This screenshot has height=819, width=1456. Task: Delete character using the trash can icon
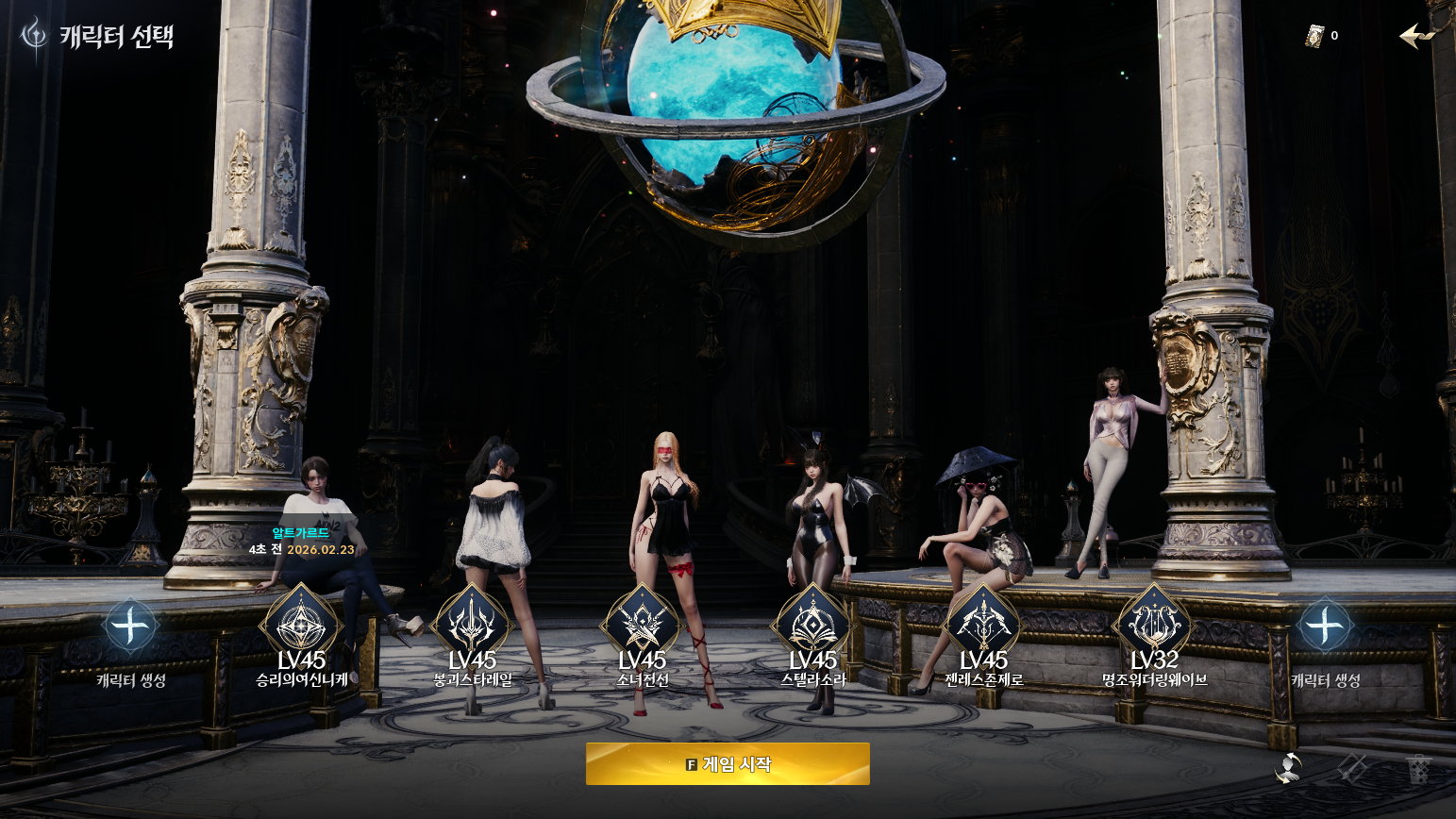point(1418,768)
